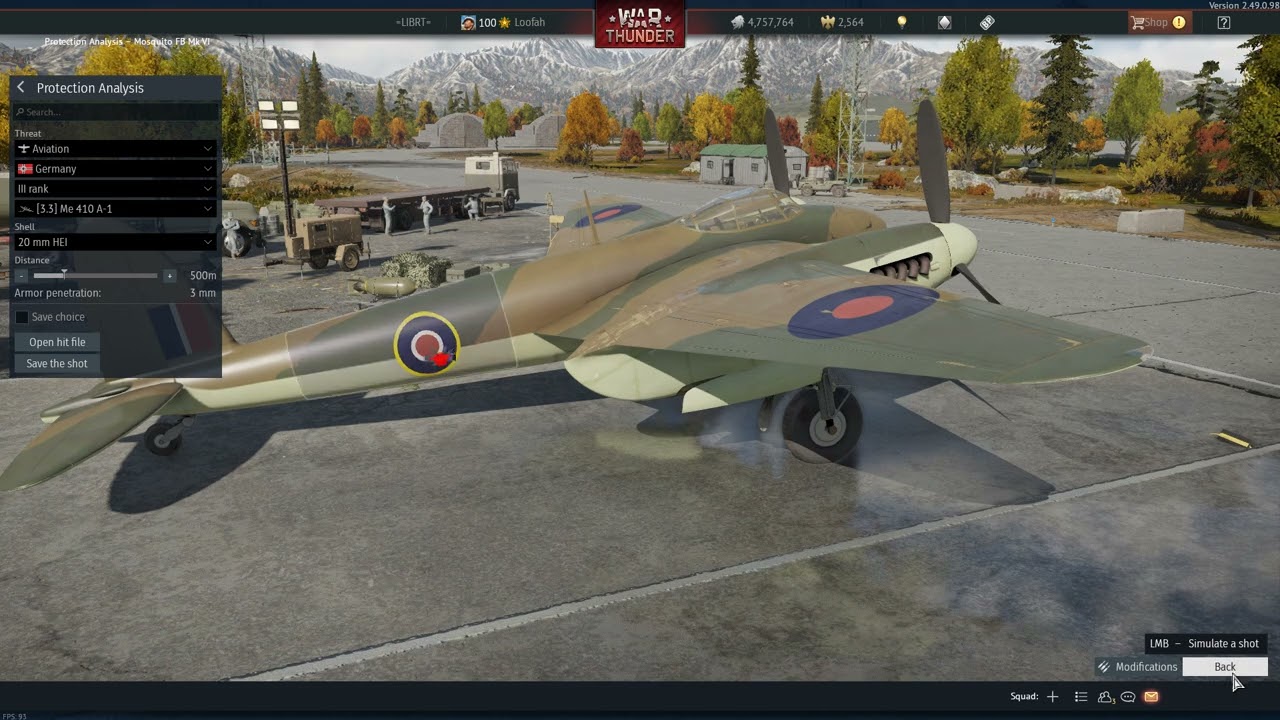The image size is (1280, 720).
Task: Increase distance with the plus button
Action: 169,276
